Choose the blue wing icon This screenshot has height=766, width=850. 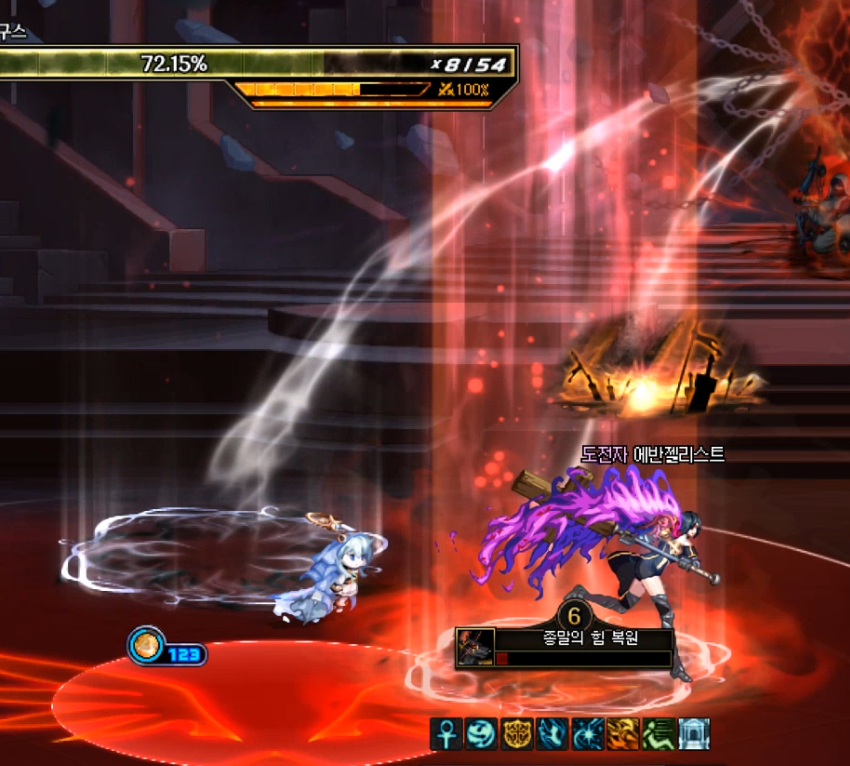pyautogui.click(x=552, y=734)
